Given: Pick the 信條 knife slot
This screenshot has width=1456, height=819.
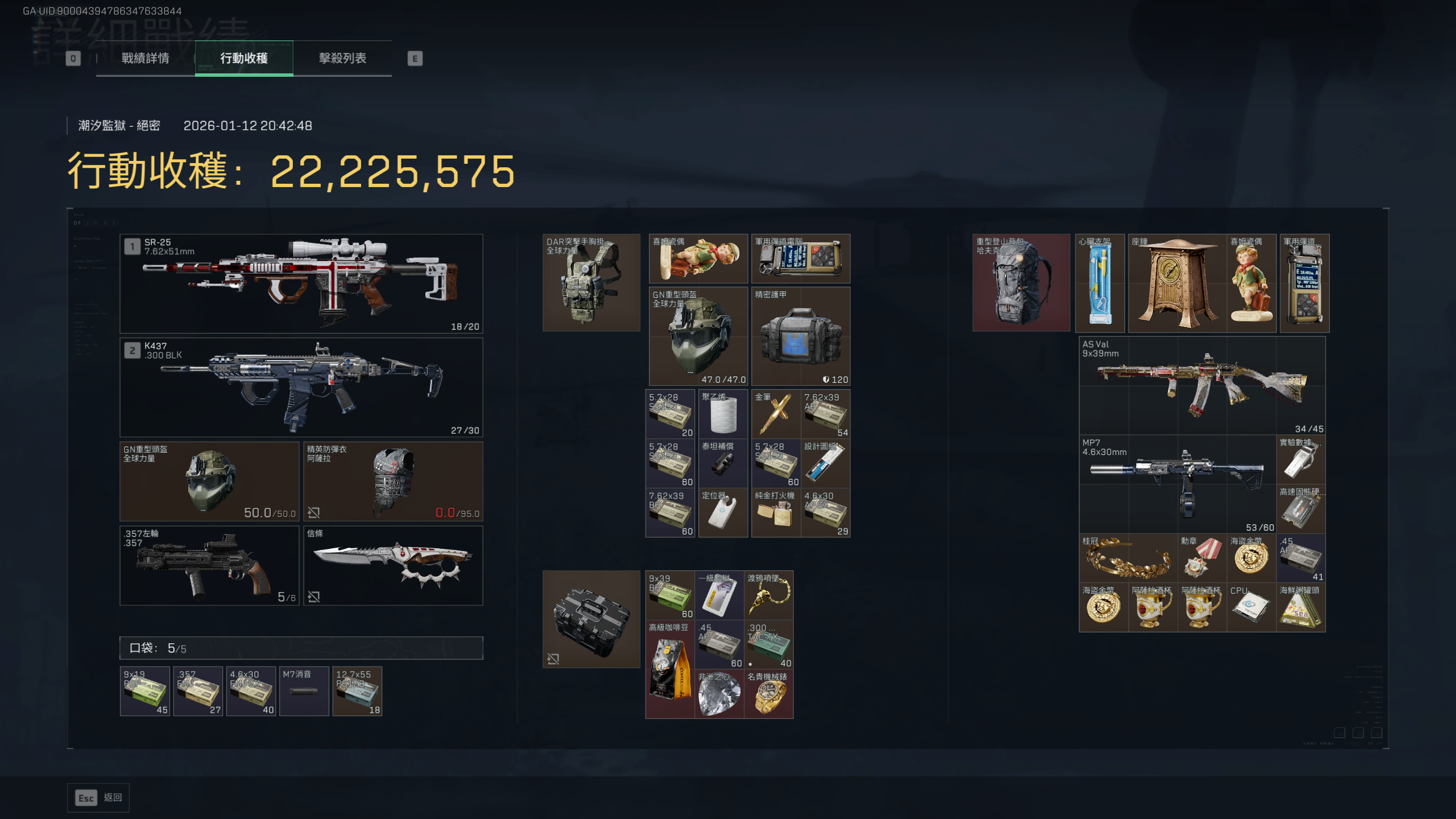Looking at the screenshot, I should point(393,565).
